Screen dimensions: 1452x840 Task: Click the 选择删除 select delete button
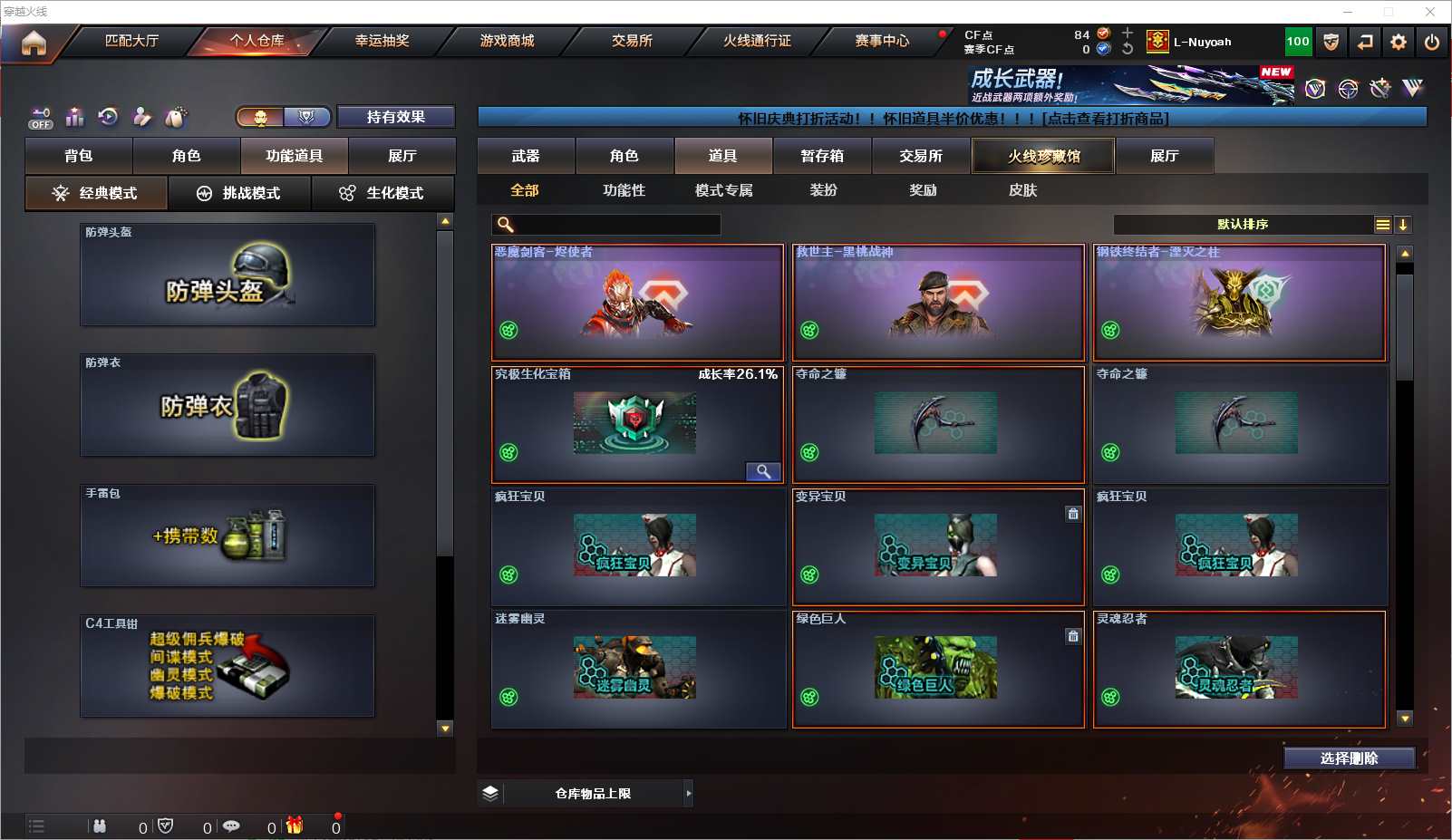(1349, 758)
